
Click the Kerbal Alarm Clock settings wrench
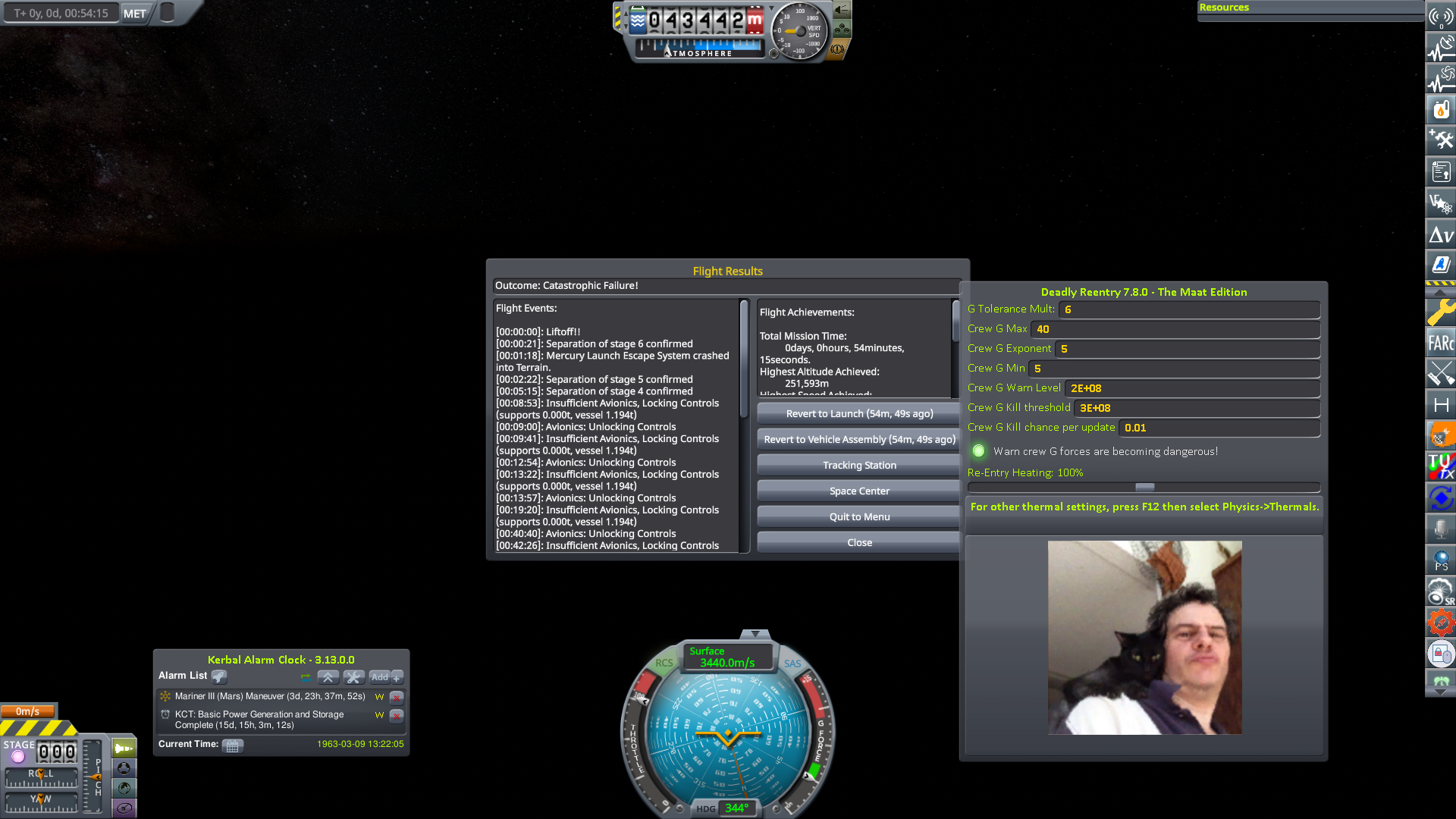pos(353,677)
